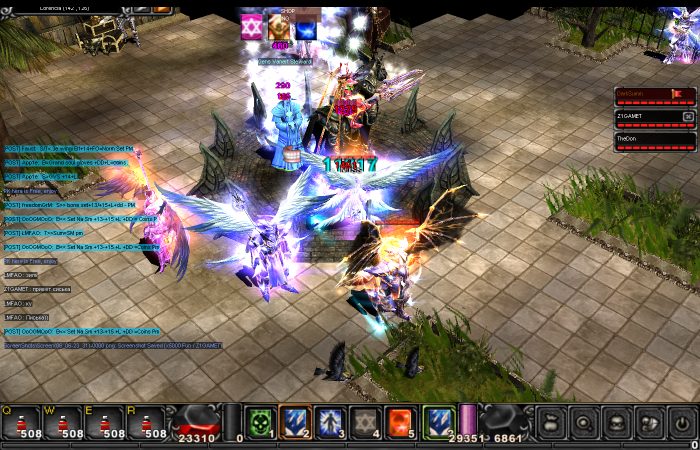Use the Q slot potion
700x450 pixels.
pos(21,423)
